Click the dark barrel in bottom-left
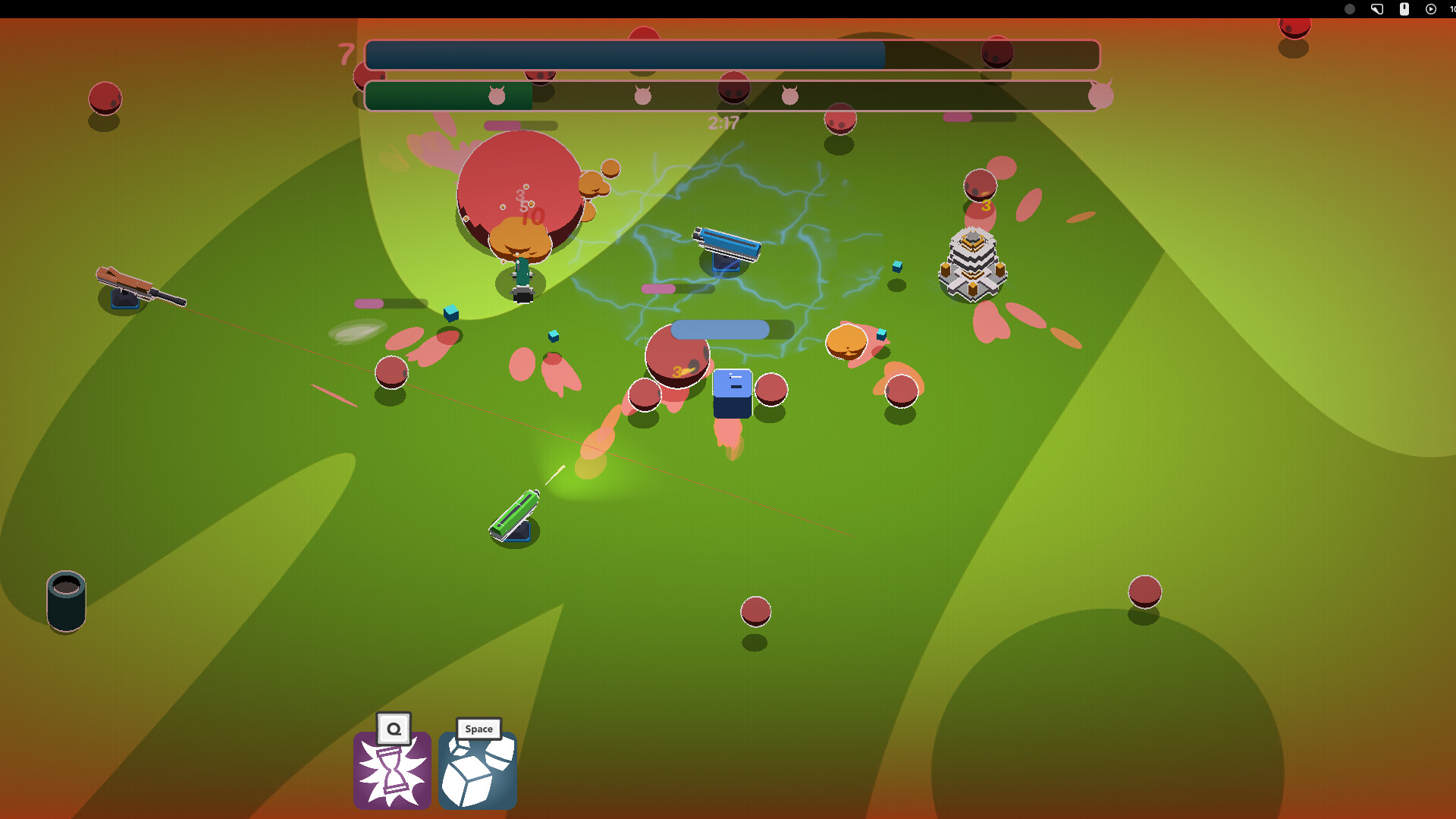 [66, 601]
